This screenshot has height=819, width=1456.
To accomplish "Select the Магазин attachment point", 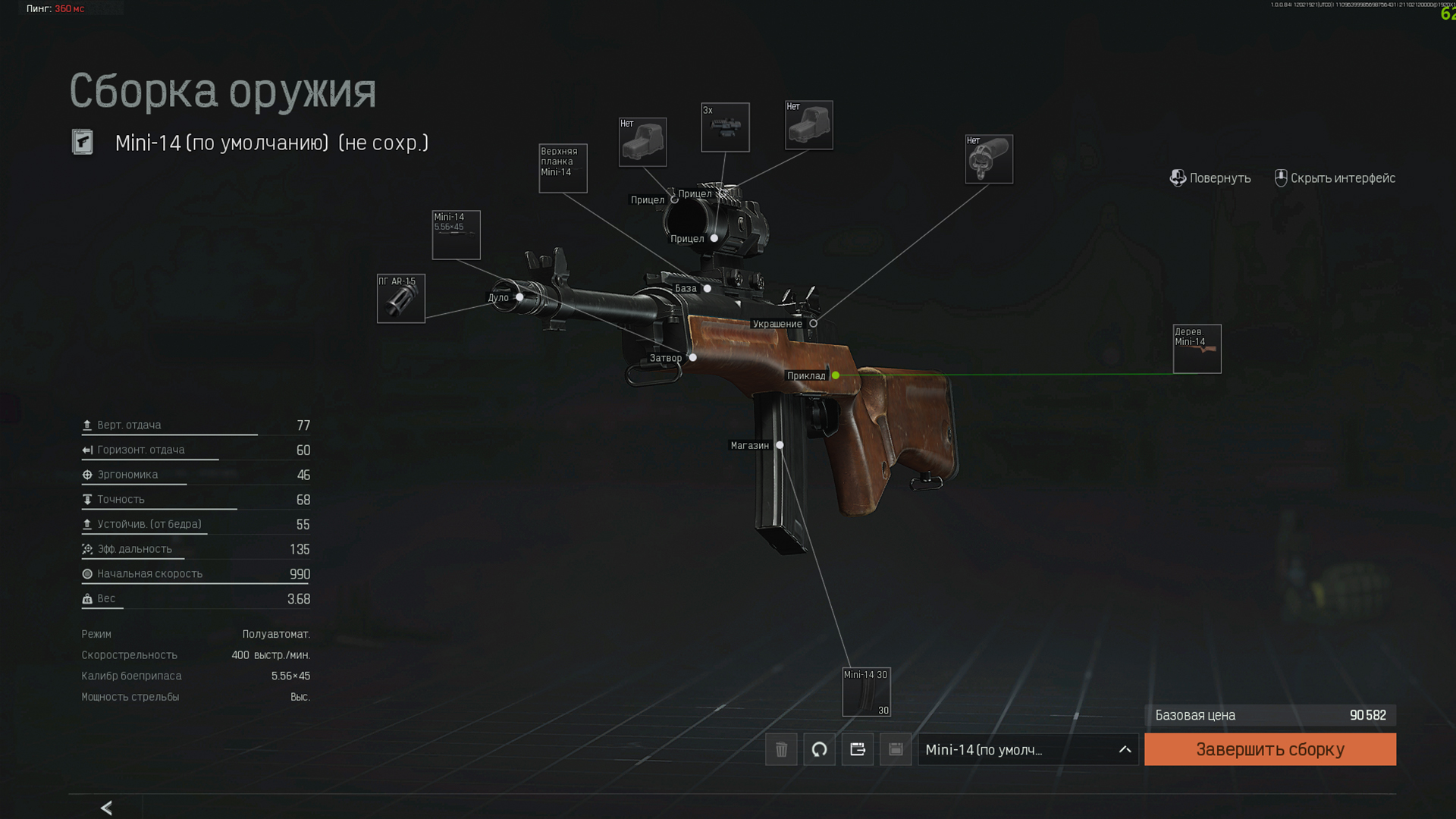I will tap(780, 445).
